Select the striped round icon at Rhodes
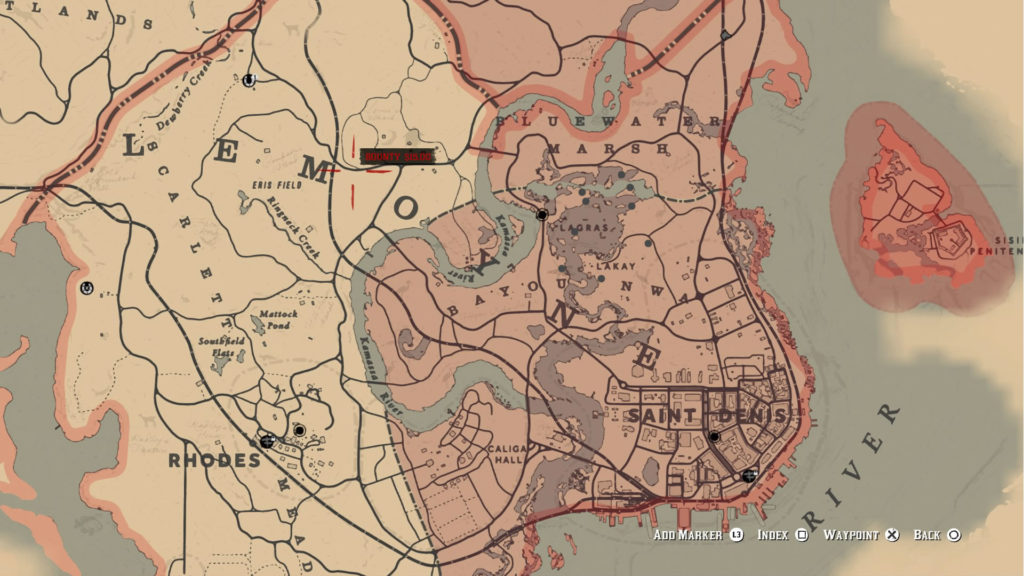Viewport: 1024px width, 576px height. pos(267,440)
